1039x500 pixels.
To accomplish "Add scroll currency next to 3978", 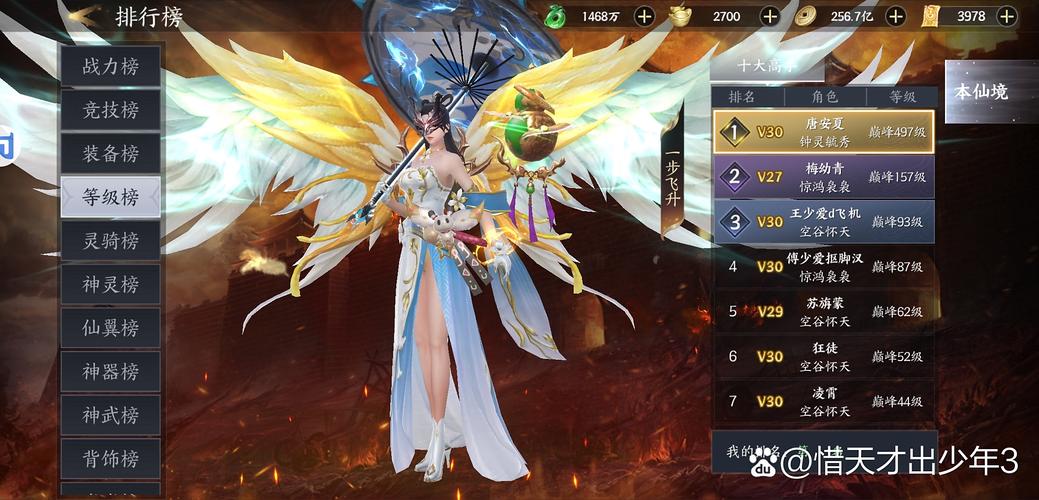I will click(x=1020, y=16).
